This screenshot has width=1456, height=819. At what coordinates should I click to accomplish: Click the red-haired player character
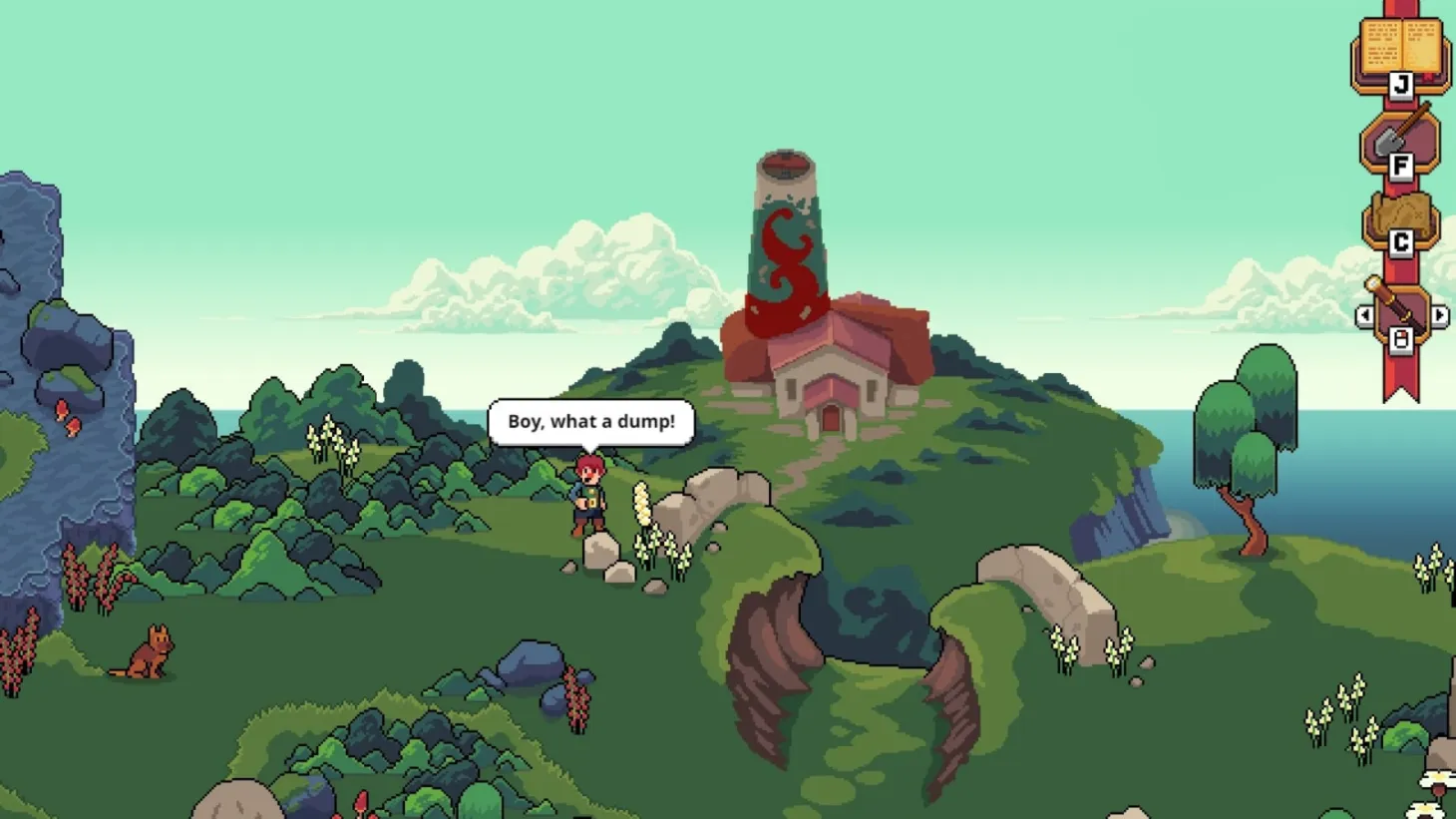[589, 501]
